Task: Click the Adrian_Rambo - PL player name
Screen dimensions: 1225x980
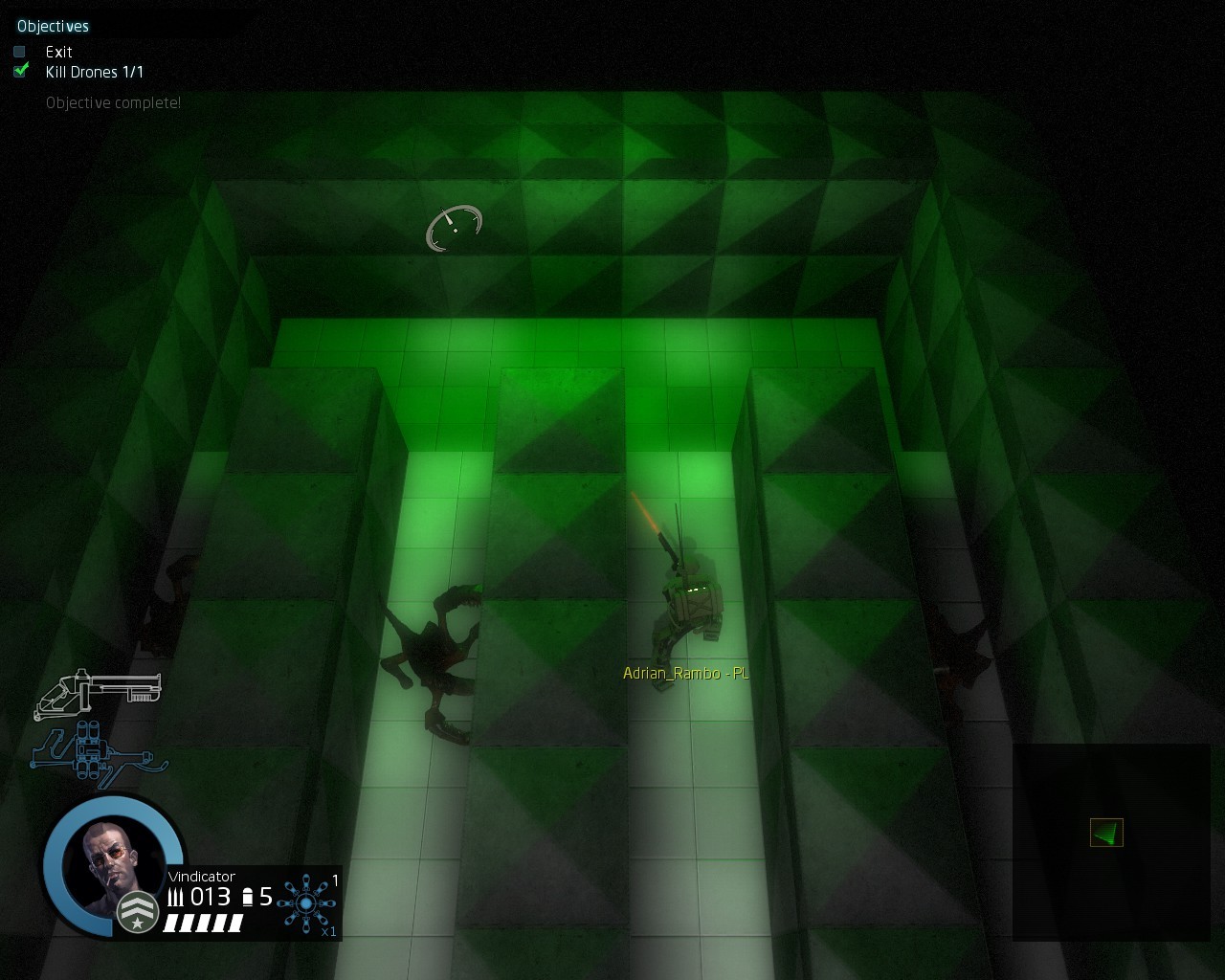Action: pyautogui.click(x=685, y=673)
